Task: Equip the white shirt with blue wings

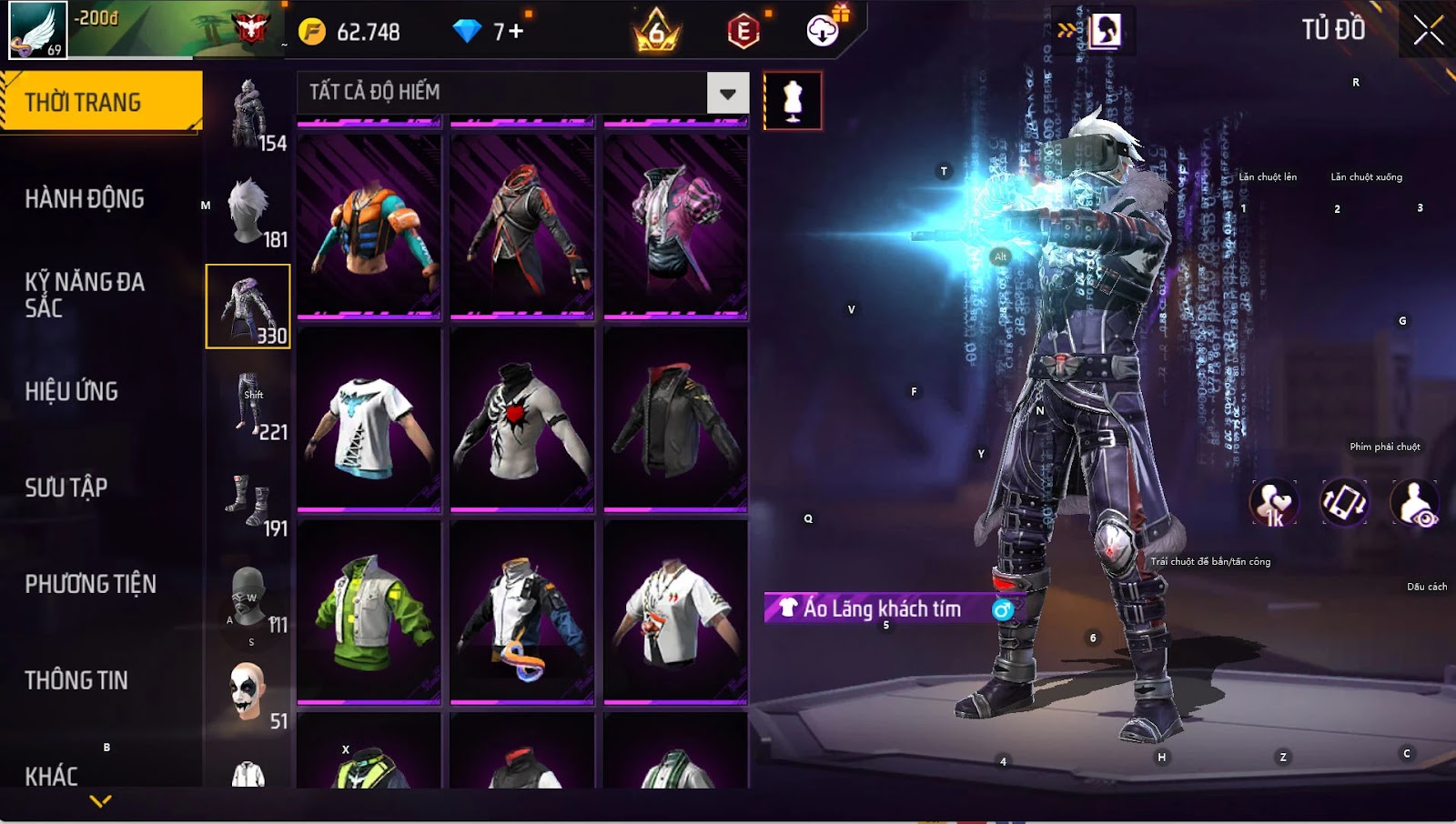Action: [369, 419]
